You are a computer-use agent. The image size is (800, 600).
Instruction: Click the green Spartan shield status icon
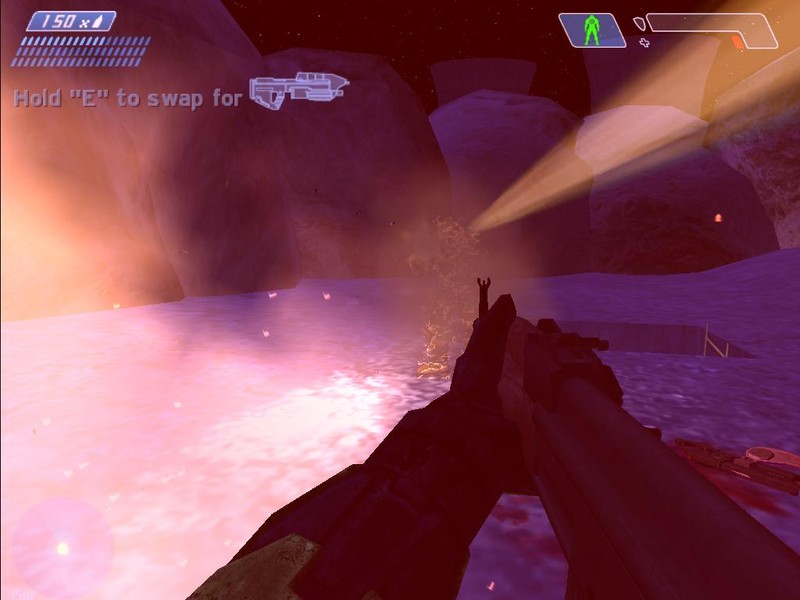pyautogui.click(x=591, y=30)
